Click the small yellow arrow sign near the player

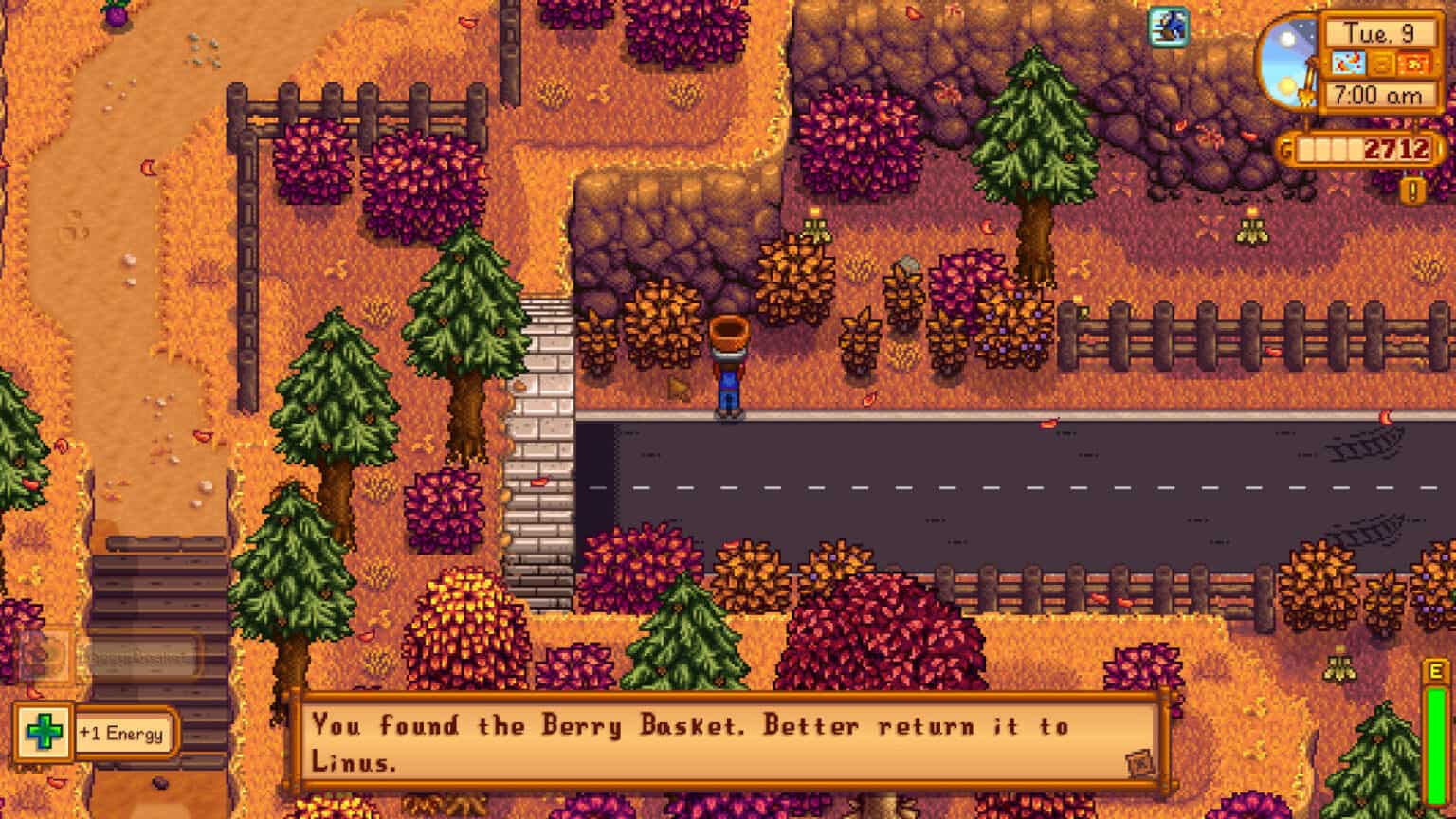679,386
